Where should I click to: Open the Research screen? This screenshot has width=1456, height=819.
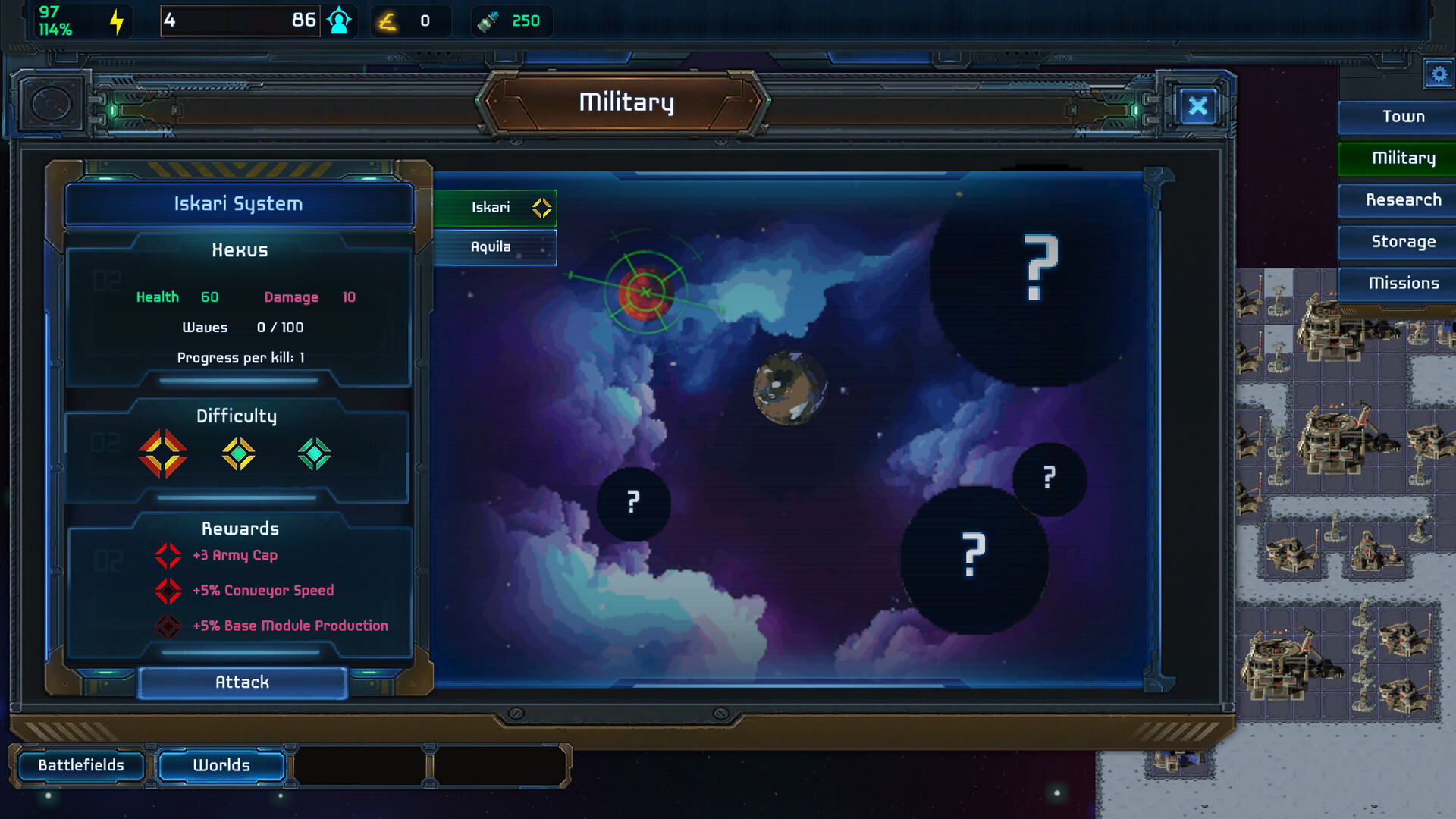[1404, 199]
